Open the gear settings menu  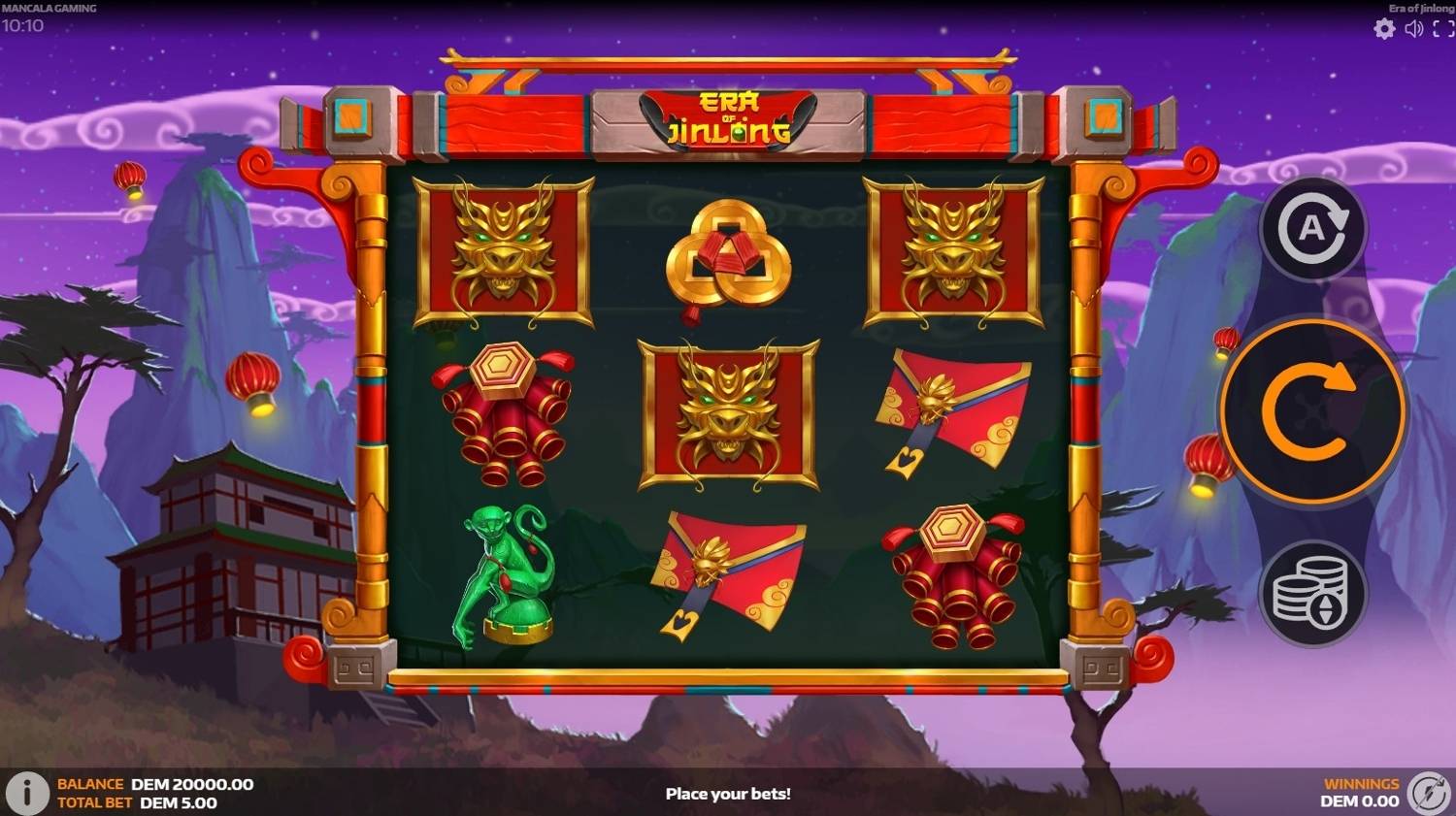click(1384, 29)
